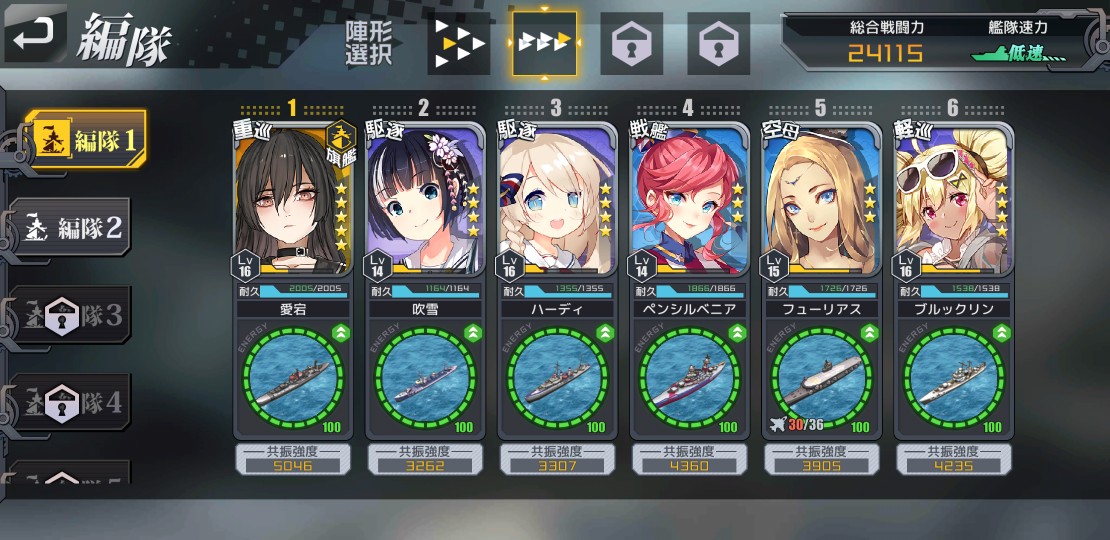Select the locked 編隊4 fleet tab
The width and height of the screenshot is (1110, 540).
(72, 403)
